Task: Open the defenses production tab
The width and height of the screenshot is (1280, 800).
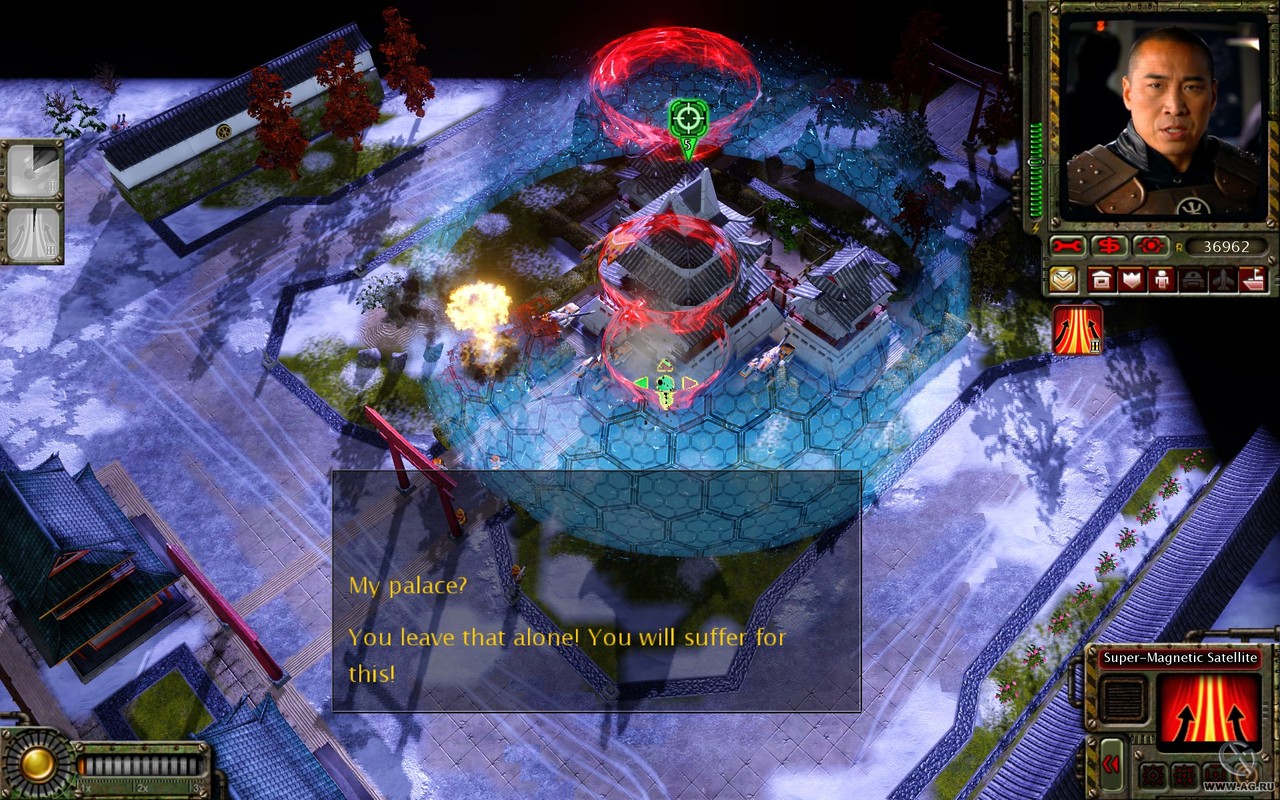Action: pyautogui.click(x=1132, y=280)
